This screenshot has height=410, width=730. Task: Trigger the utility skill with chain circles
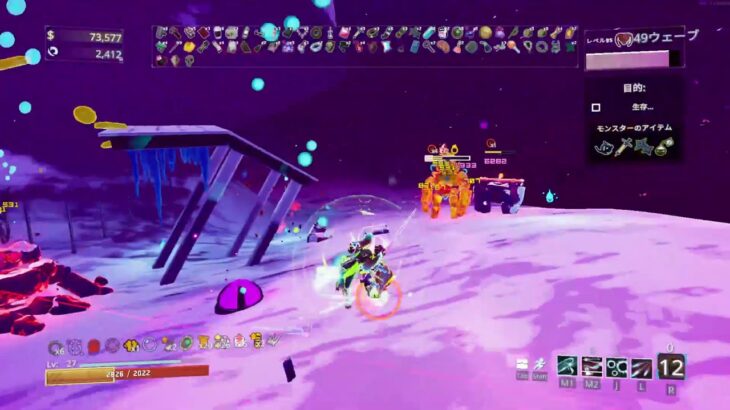tap(617, 367)
